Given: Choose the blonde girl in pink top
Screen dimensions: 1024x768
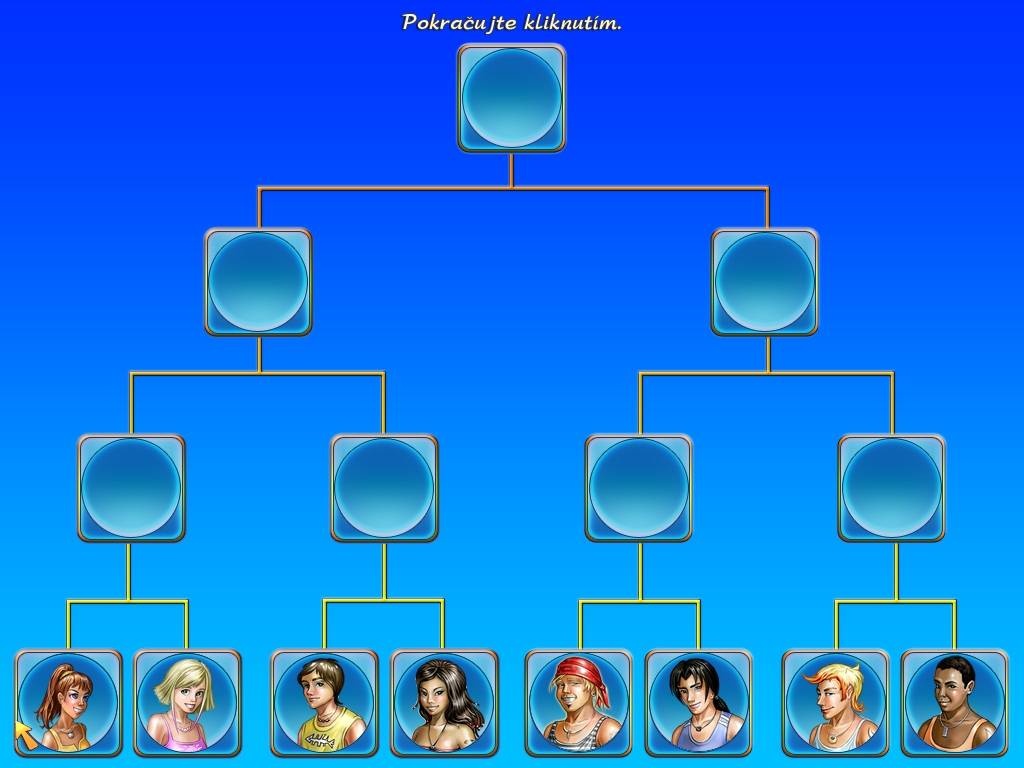Looking at the screenshot, I should pos(187,702).
